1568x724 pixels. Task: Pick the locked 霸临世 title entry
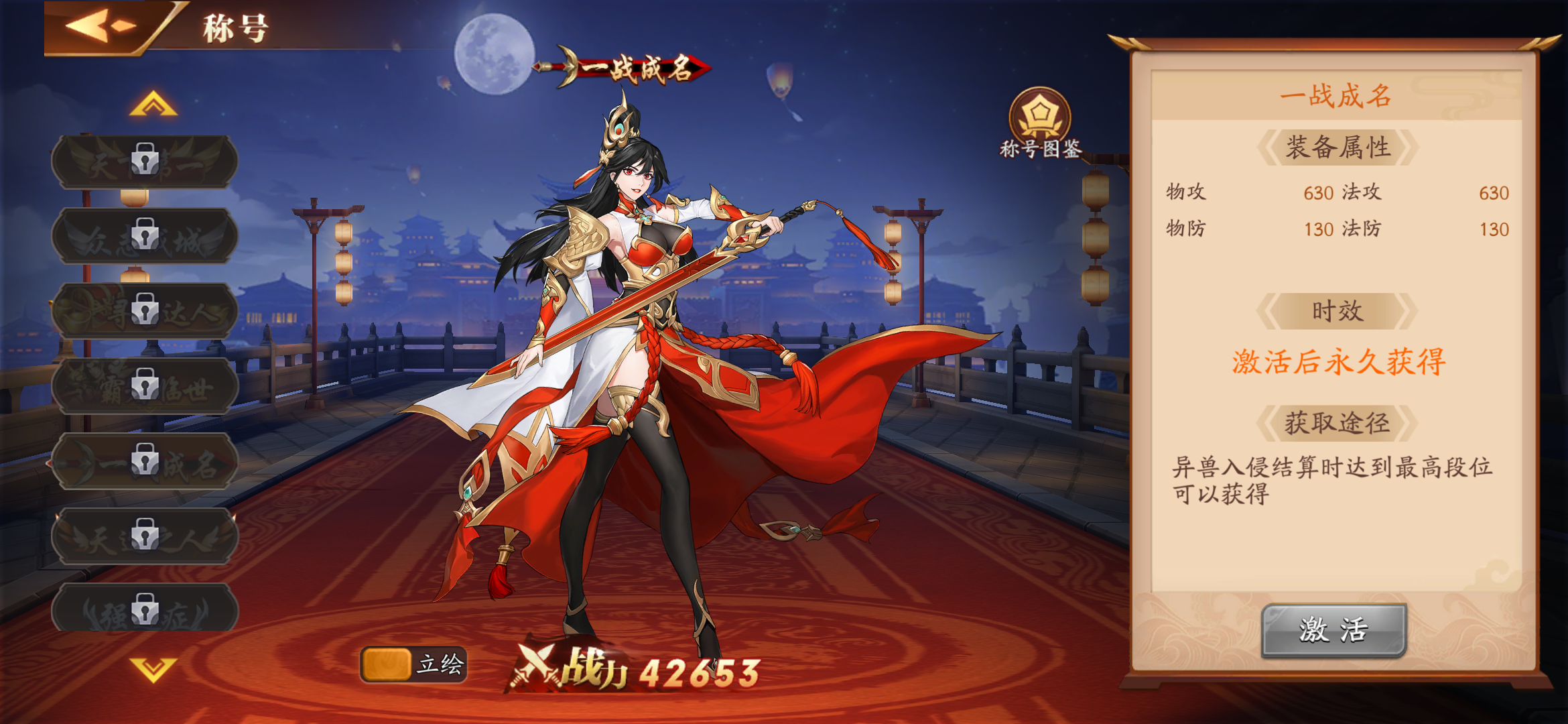click(145, 386)
